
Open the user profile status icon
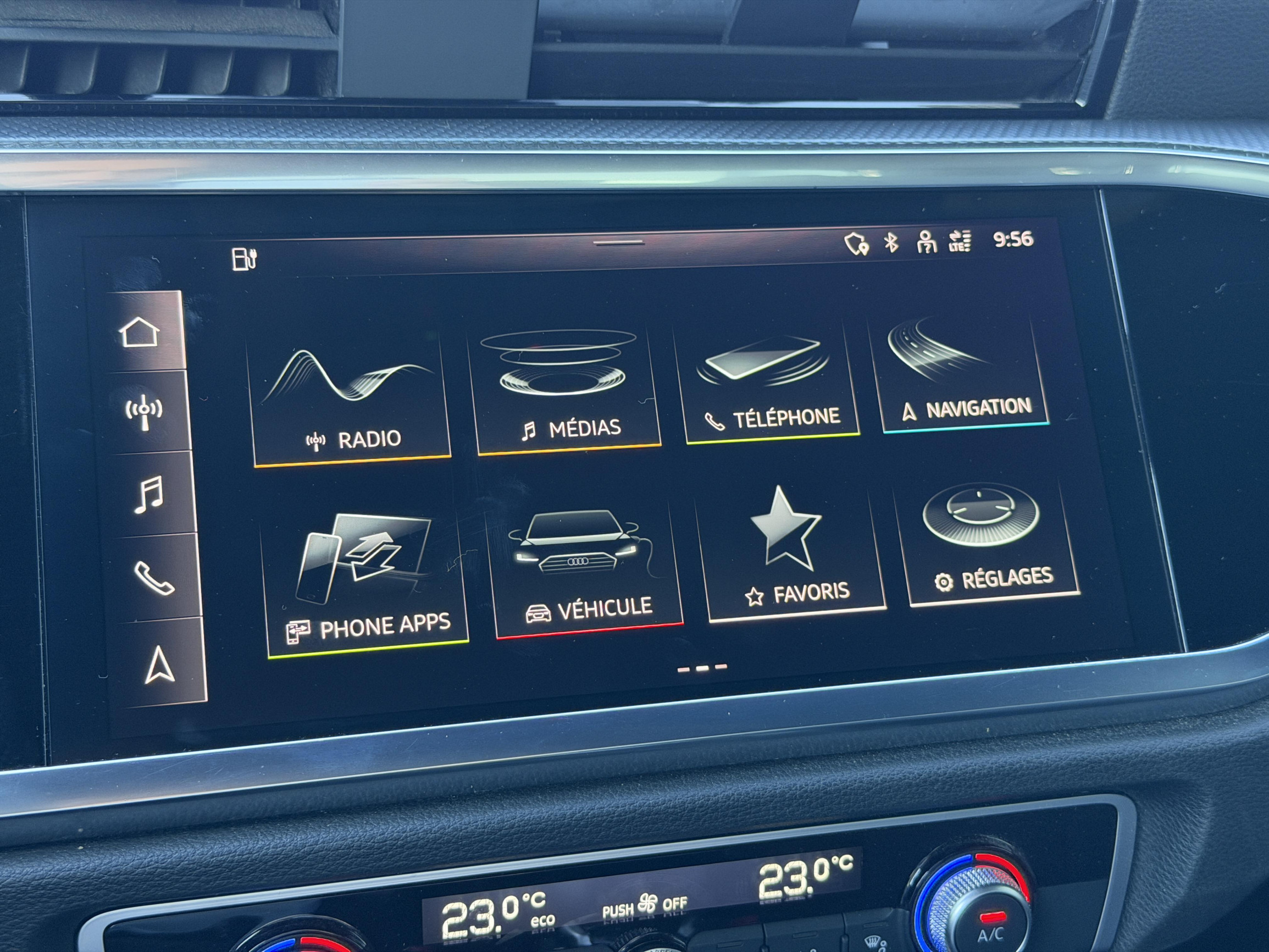926,242
